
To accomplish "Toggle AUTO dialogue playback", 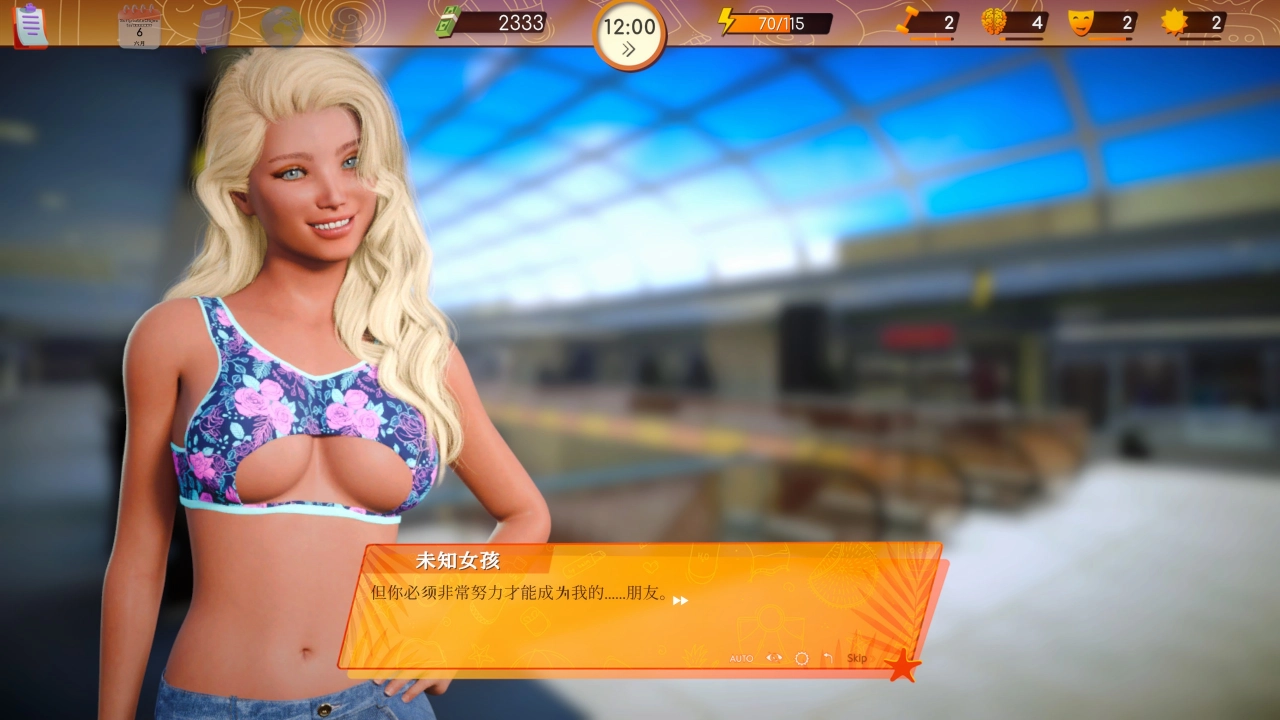I will tap(742, 658).
